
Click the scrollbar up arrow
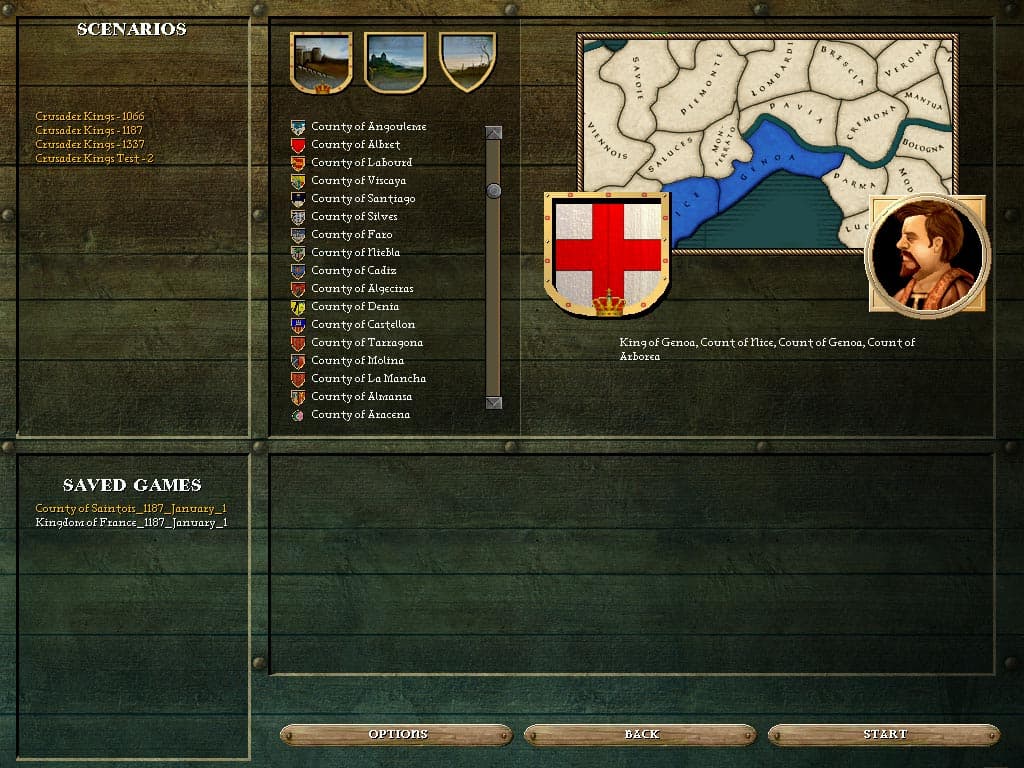[493, 132]
